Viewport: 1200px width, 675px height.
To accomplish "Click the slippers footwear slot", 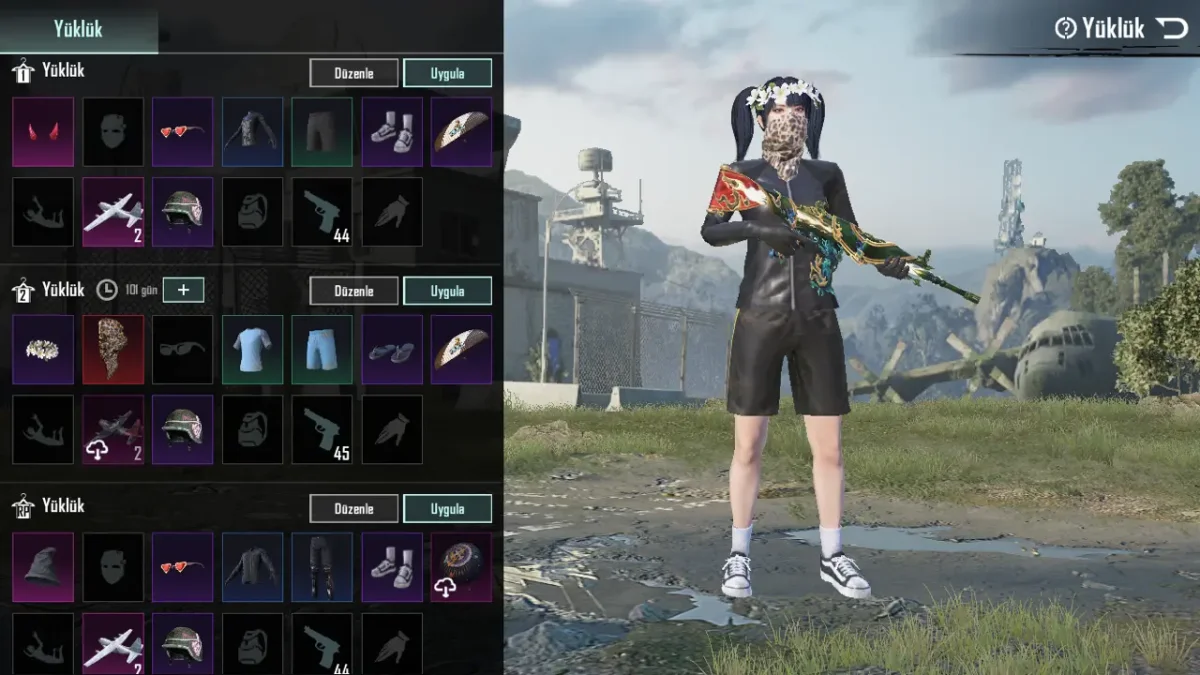I will tap(392, 350).
